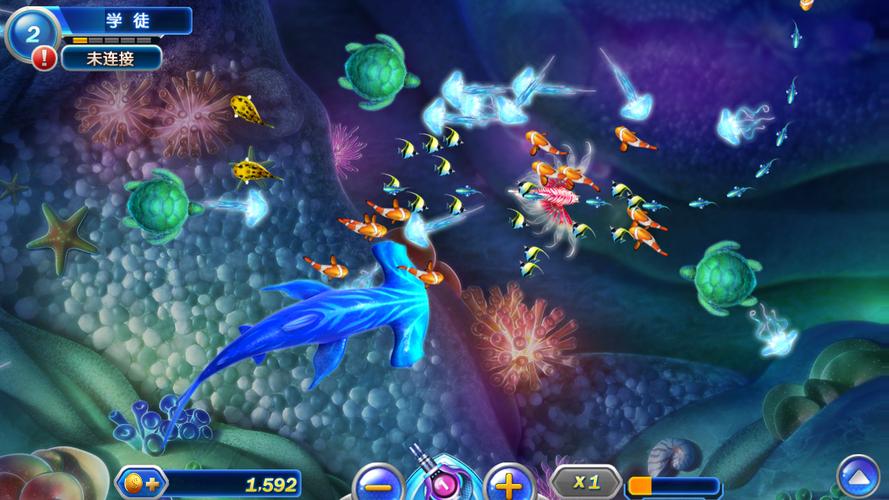This screenshot has width=889, height=500.
Task: Select the cannon turret
Action: click(x=443, y=478)
